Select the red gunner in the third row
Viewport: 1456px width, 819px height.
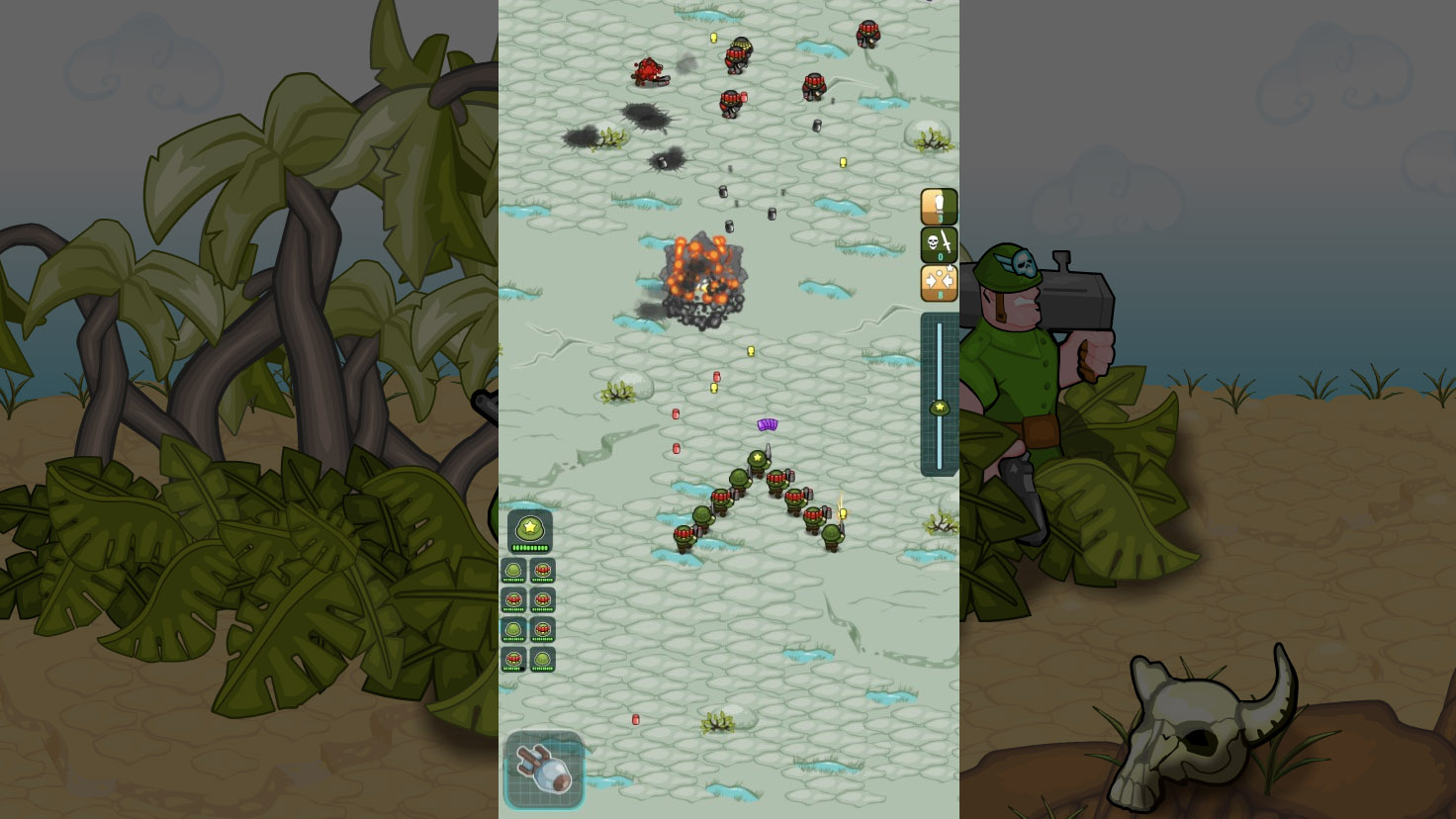pyautogui.click(x=541, y=629)
